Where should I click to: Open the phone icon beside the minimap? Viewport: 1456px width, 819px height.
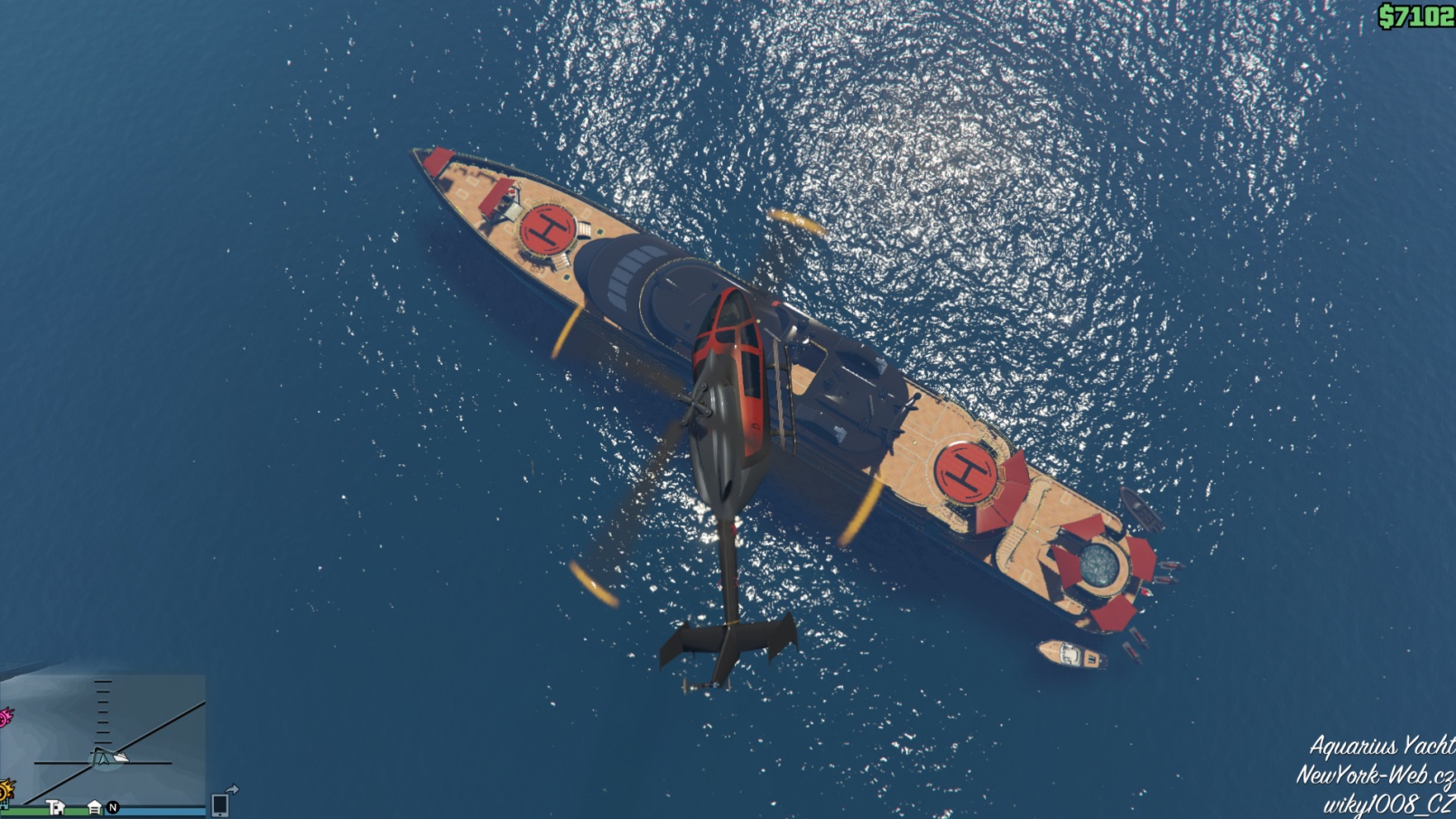219,804
